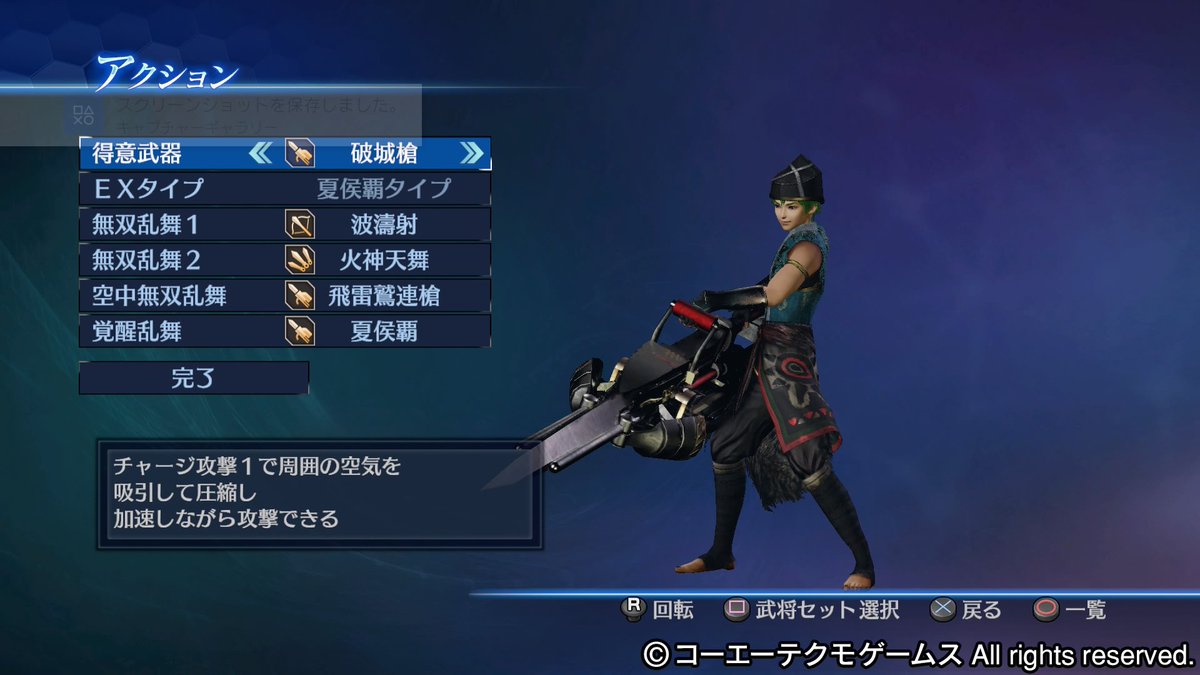Screen dimensions: 1200x675
Task: Click the left arrow beside 破城槍
Action: coord(260,153)
